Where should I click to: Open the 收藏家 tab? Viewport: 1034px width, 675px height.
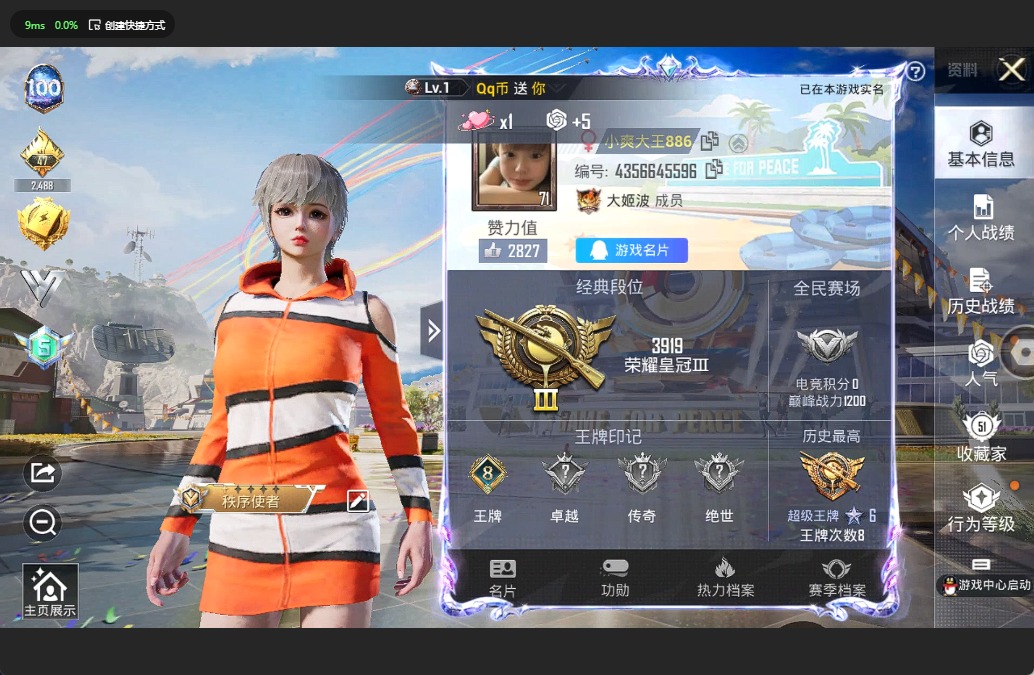pyautogui.click(x=980, y=437)
